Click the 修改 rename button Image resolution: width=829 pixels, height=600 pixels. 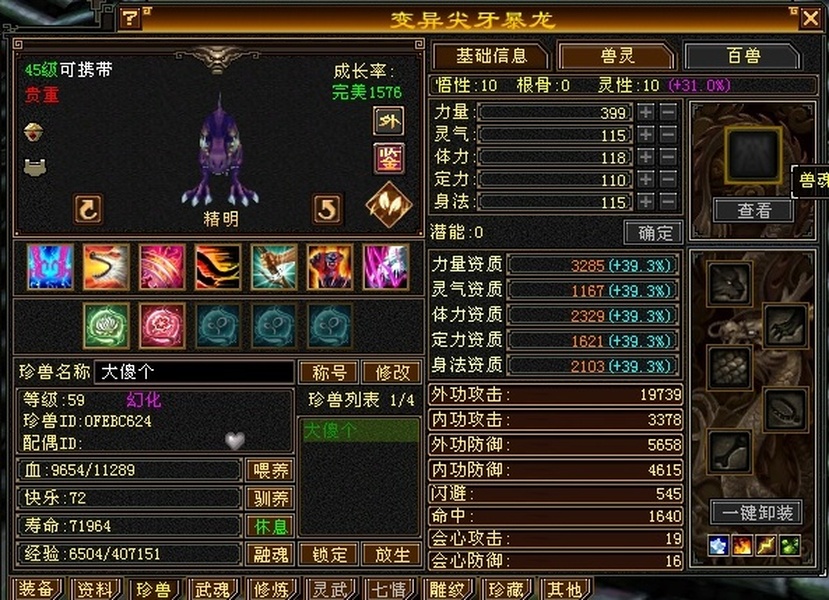click(392, 373)
